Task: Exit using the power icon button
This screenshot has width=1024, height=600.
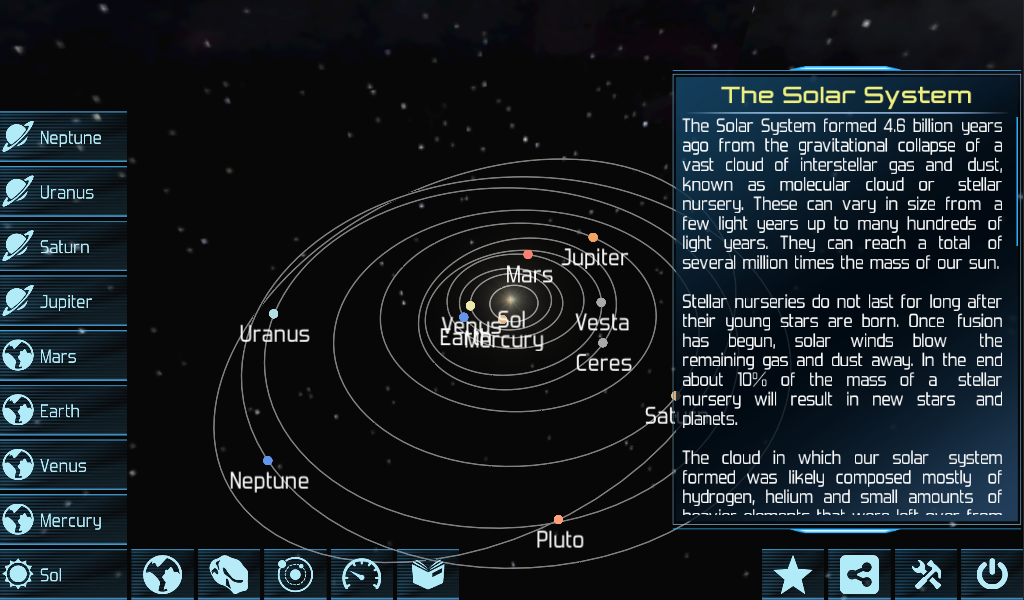Action: tap(992, 575)
